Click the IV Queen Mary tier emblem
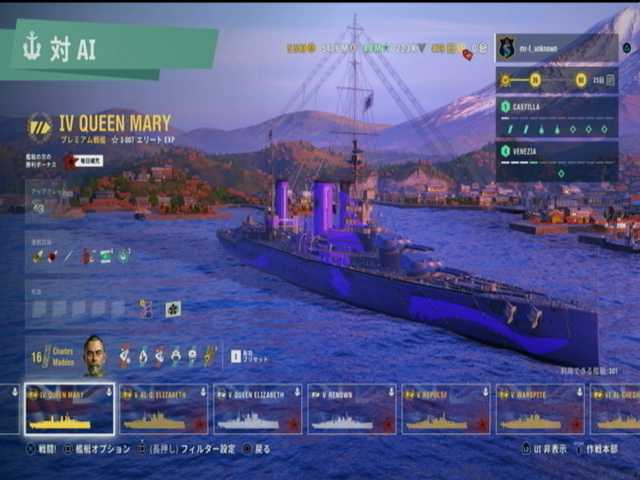Viewport: 640px width, 480px height. tap(40, 126)
